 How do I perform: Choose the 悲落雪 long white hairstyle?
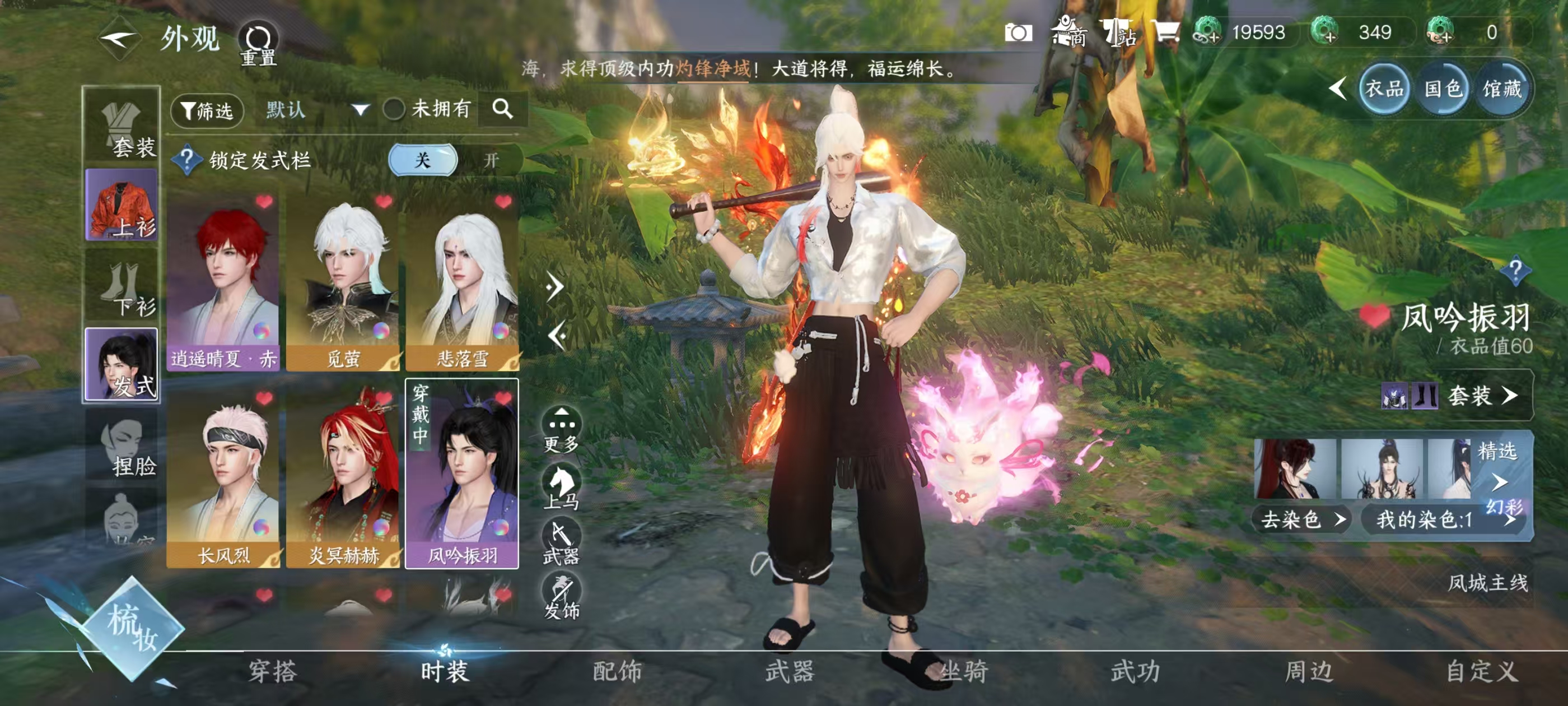click(x=462, y=281)
